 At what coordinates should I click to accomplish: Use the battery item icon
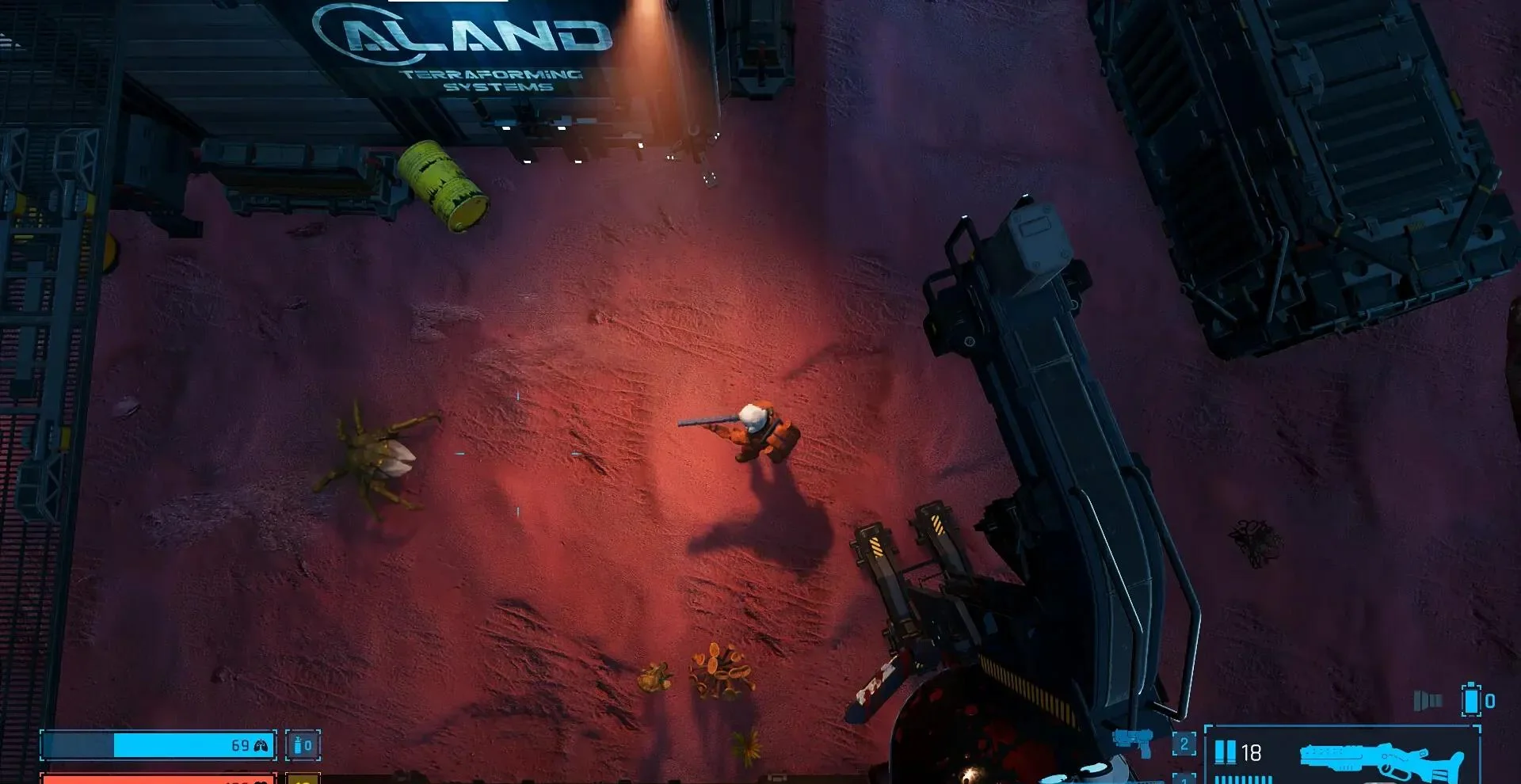tap(1472, 700)
